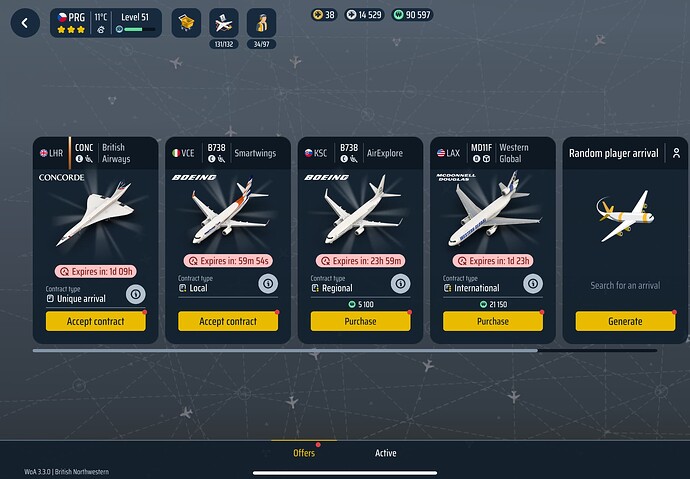Viewport: 690px width, 479px height.
Task: Show info for the Smartwings contract
Action: [x=267, y=283]
